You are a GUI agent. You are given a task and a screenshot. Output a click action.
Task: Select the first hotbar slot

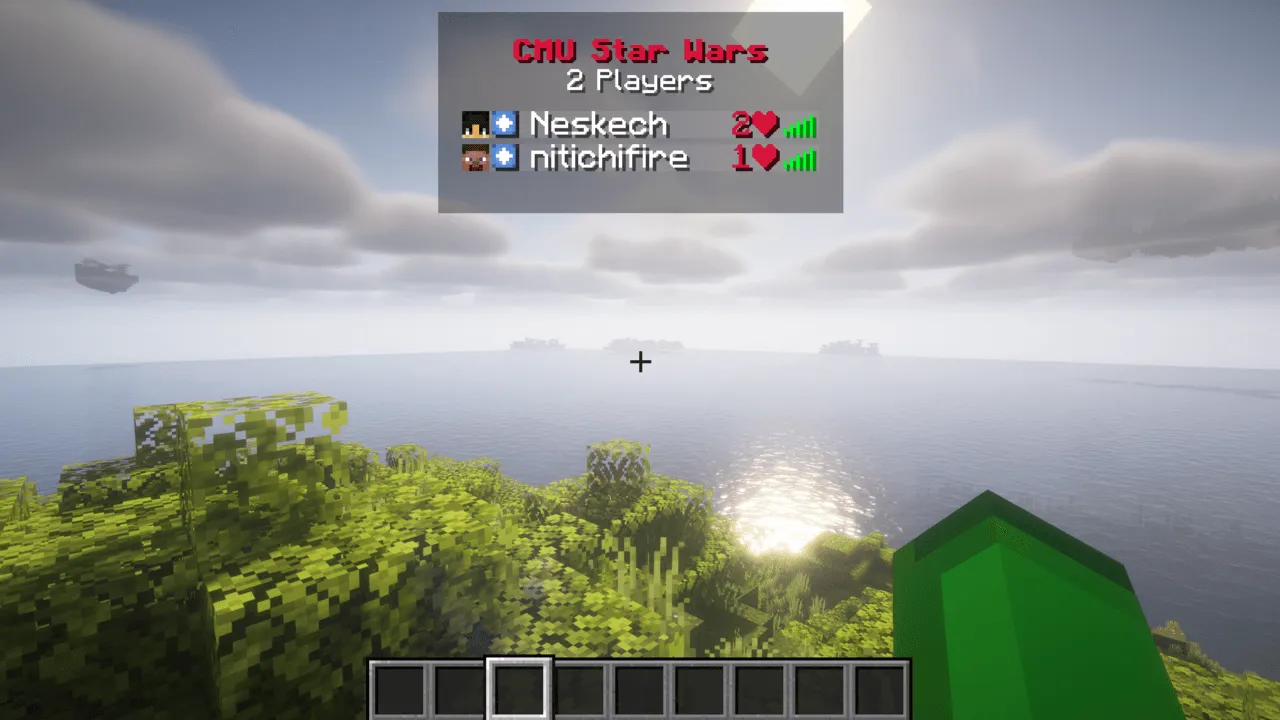point(399,686)
